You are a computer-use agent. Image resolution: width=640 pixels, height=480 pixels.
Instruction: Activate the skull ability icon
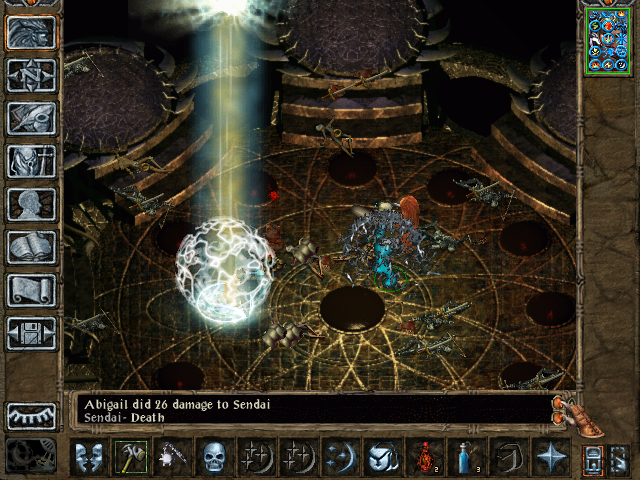tap(214, 458)
